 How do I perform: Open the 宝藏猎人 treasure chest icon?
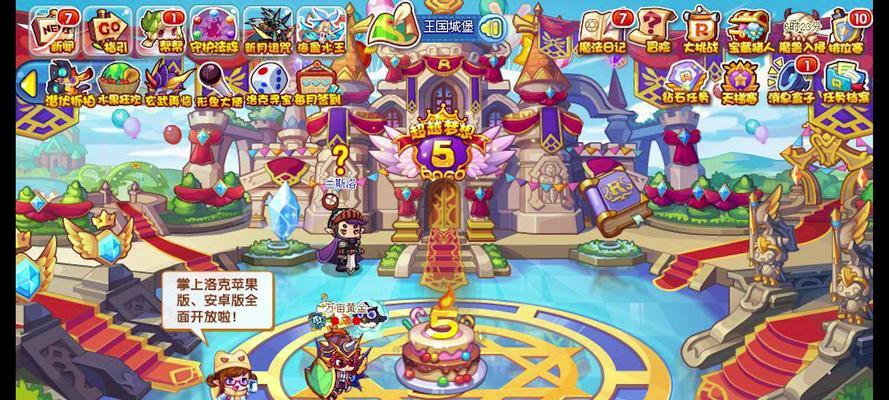click(752, 27)
